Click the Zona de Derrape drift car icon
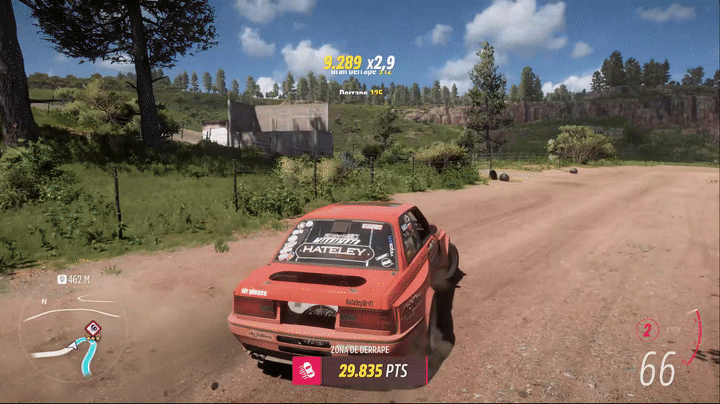The image size is (720, 404). click(306, 372)
